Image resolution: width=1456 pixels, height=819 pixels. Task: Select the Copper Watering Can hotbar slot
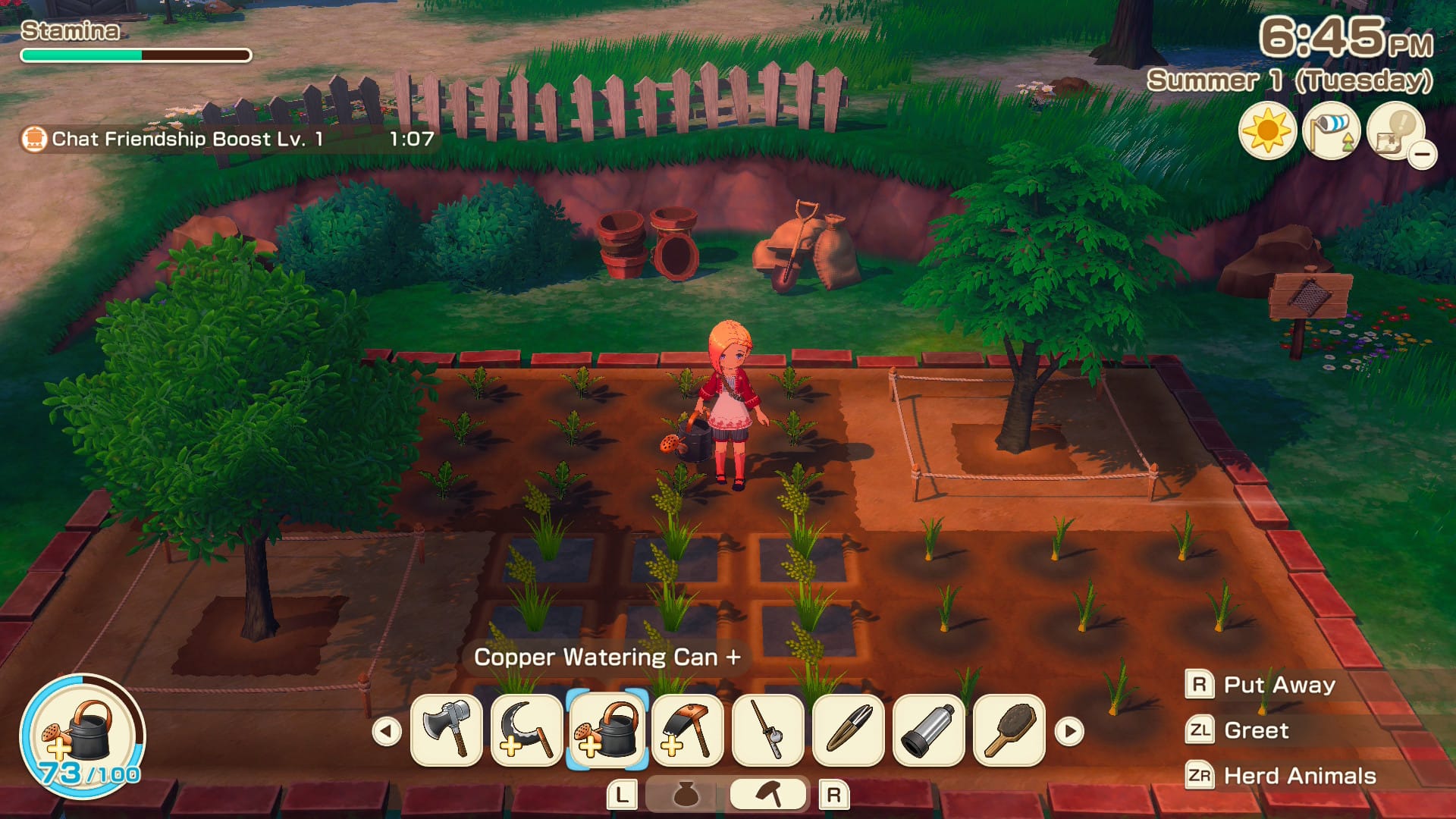coord(607,730)
